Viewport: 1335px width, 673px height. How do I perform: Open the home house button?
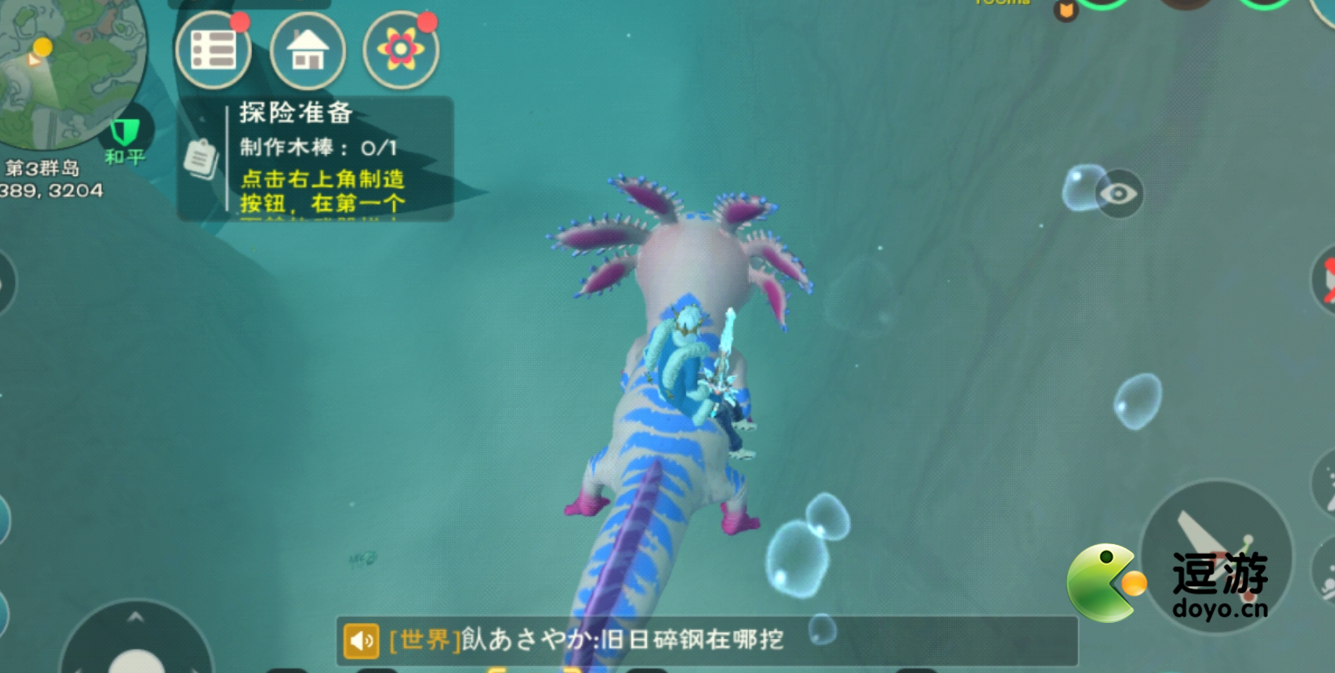tap(308, 51)
